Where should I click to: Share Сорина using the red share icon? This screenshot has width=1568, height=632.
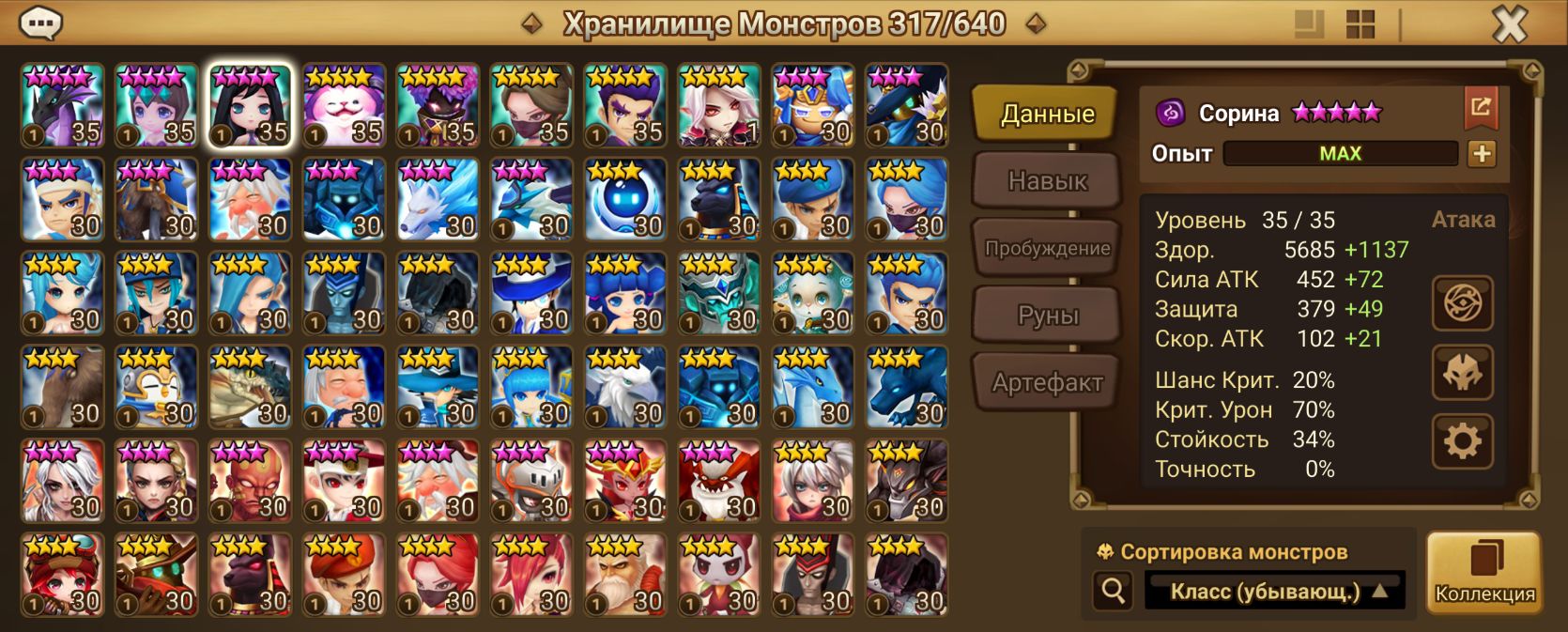point(1481,107)
